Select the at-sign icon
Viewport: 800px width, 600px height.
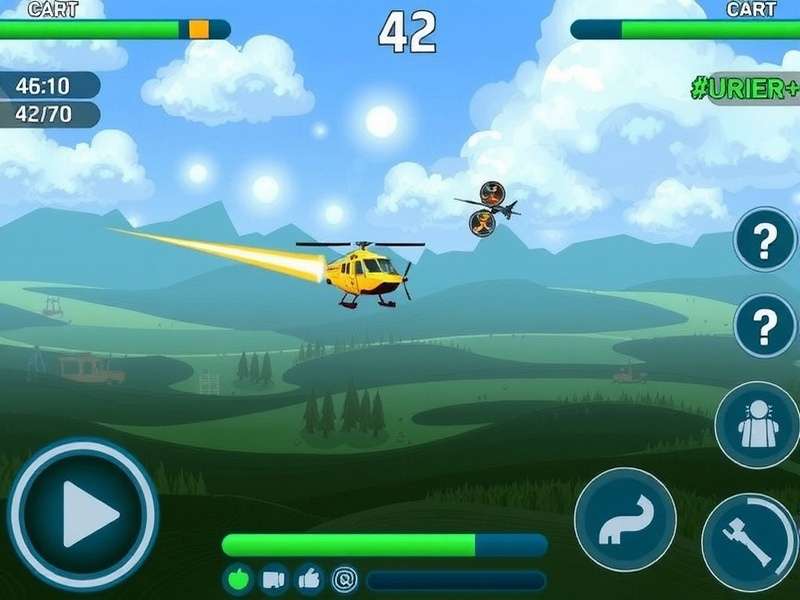(x=345, y=579)
